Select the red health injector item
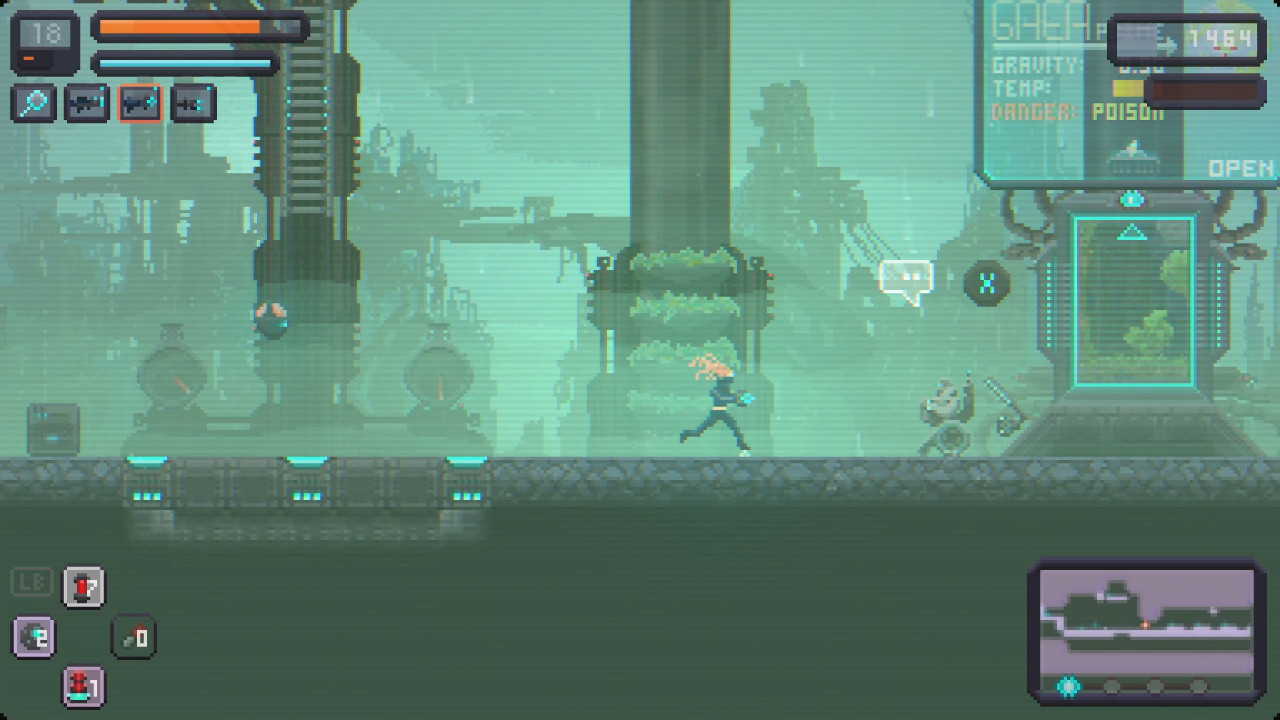Viewport: 1280px width, 720px height. pos(84,588)
